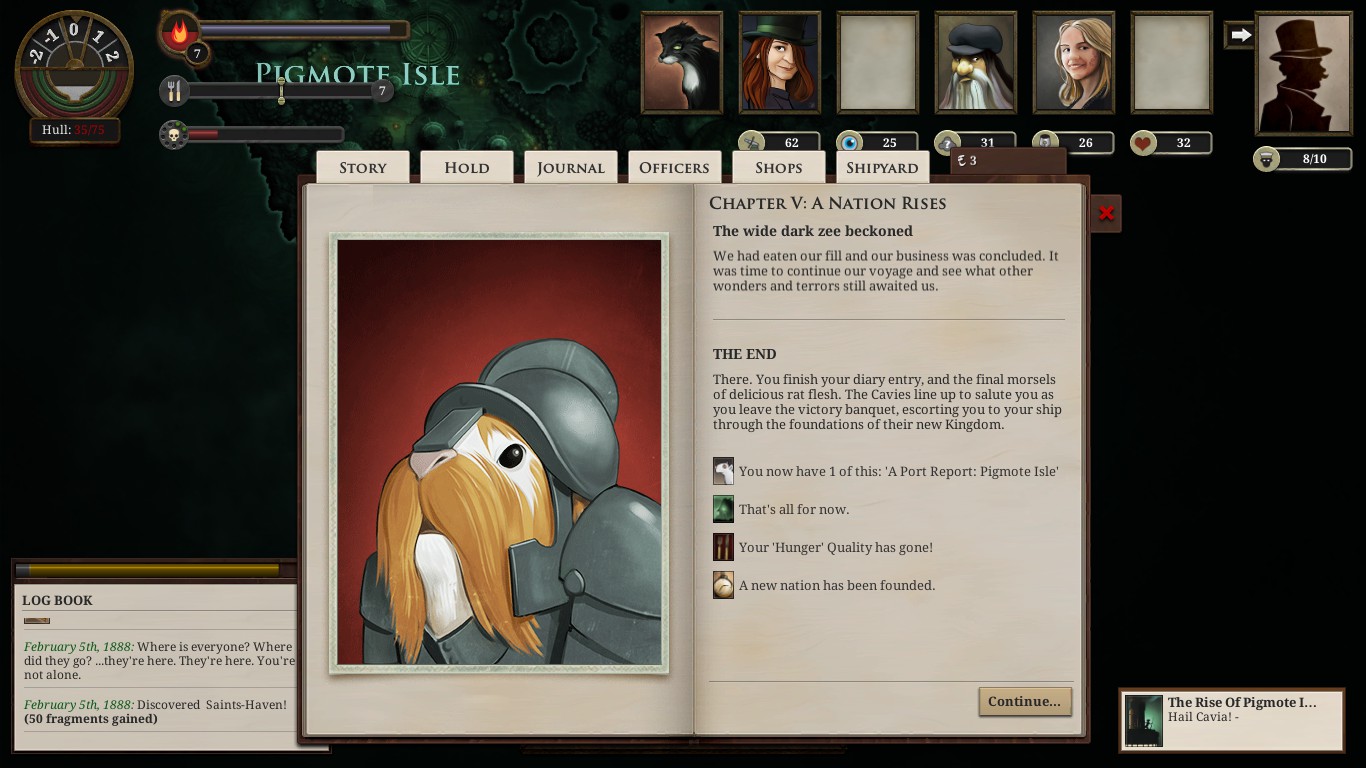This screenshot has height=768, width=1366.
Task: Select the red-haired officer portrait
Action: point(779,62)
